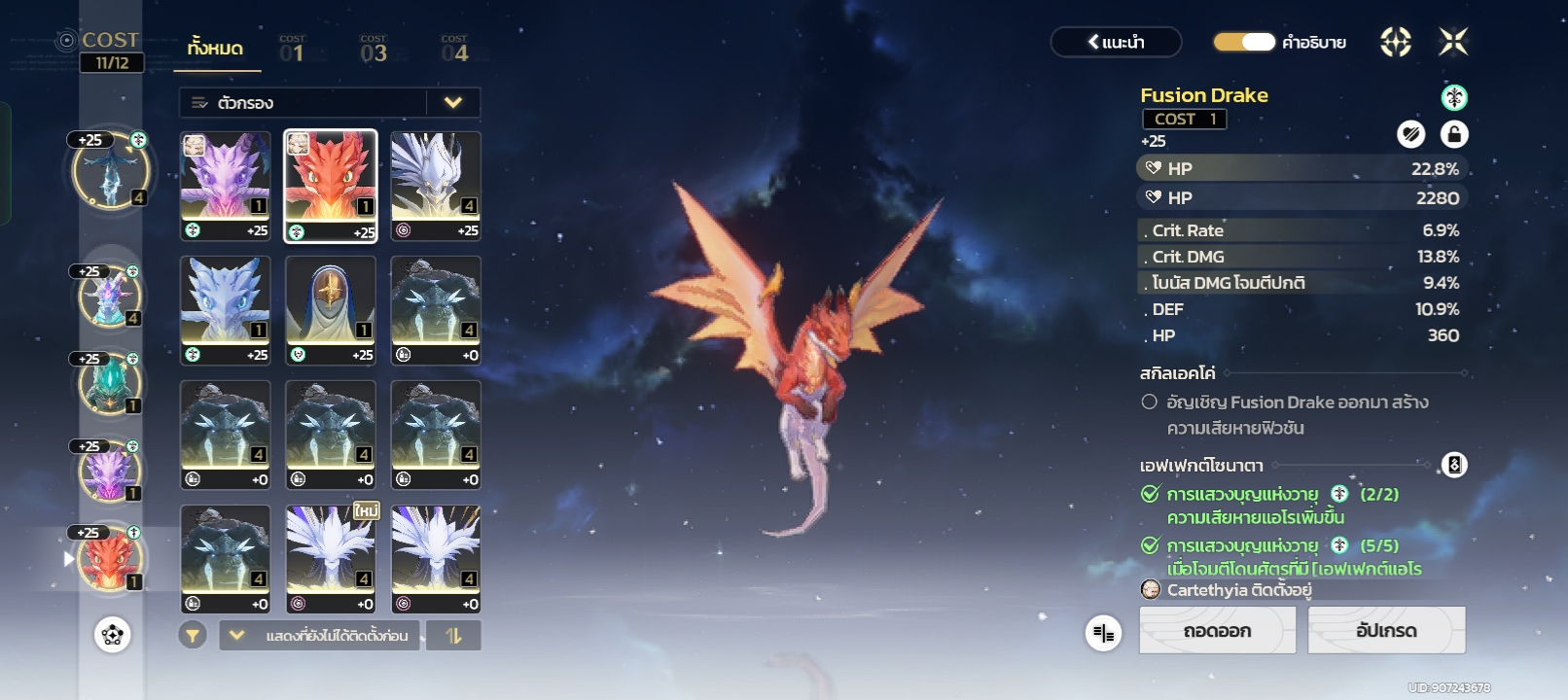Select the purple dragon echo in grid
Image resolution: width=1568 pixels, height=700 pixels.
click(226, 186)
